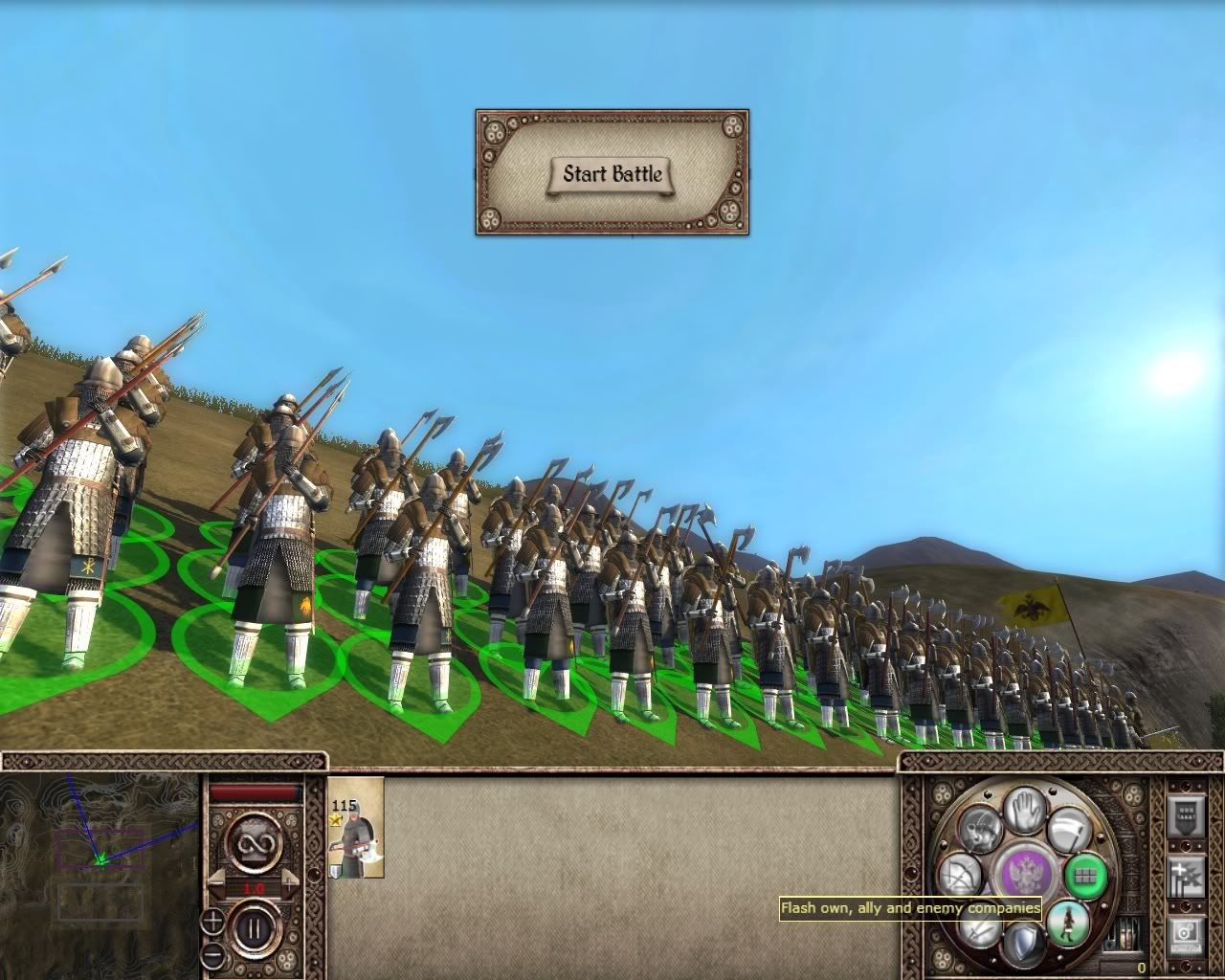Viewport: 1225px width, 980px height.
Task: Click the Start Battle button
Action: (x=612, y=174)
